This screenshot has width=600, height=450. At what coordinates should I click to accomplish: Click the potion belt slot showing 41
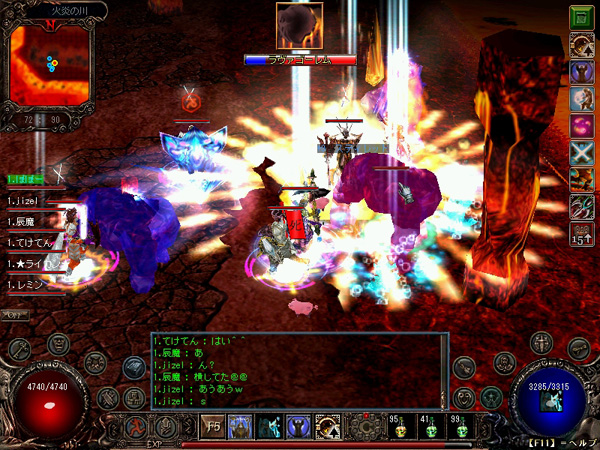point(430,427)
